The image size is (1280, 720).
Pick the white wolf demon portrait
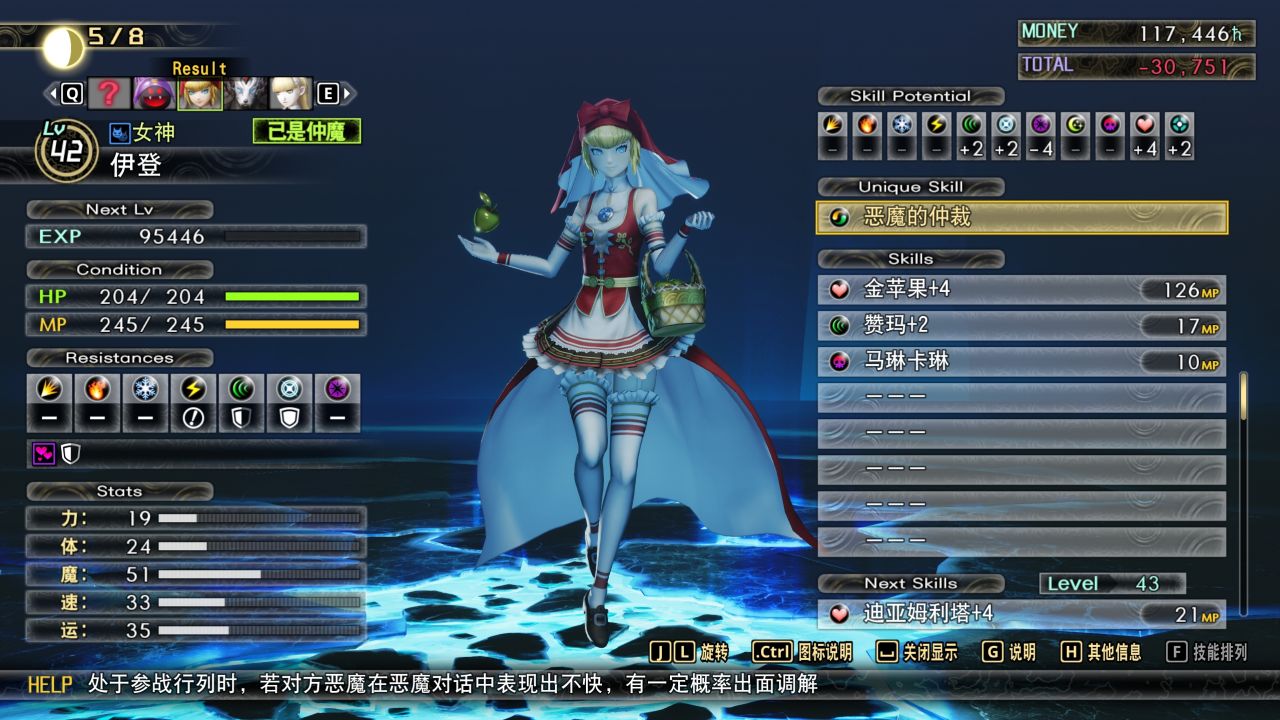point(244,94)
